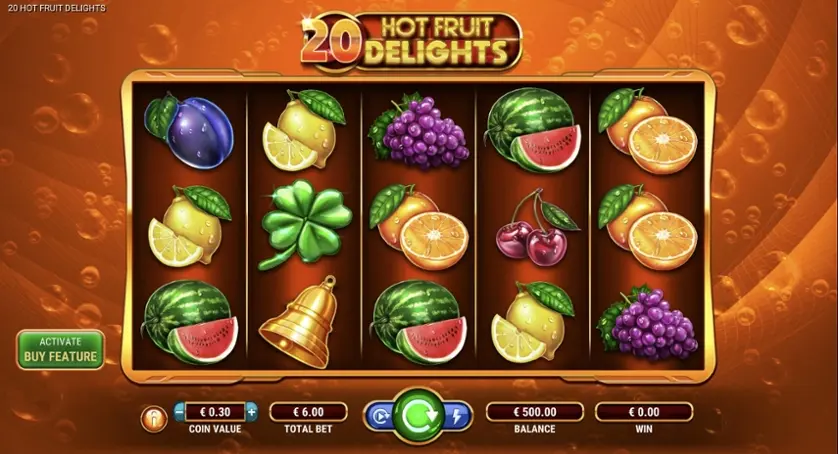
Task: Increase the coin value with plus
Action: 251,411
